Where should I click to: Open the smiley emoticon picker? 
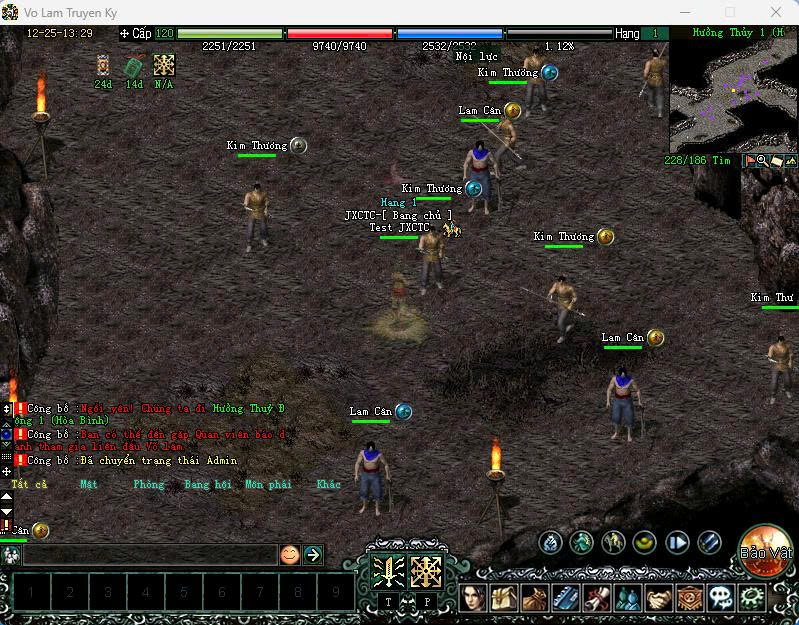(x=290, y=554)
